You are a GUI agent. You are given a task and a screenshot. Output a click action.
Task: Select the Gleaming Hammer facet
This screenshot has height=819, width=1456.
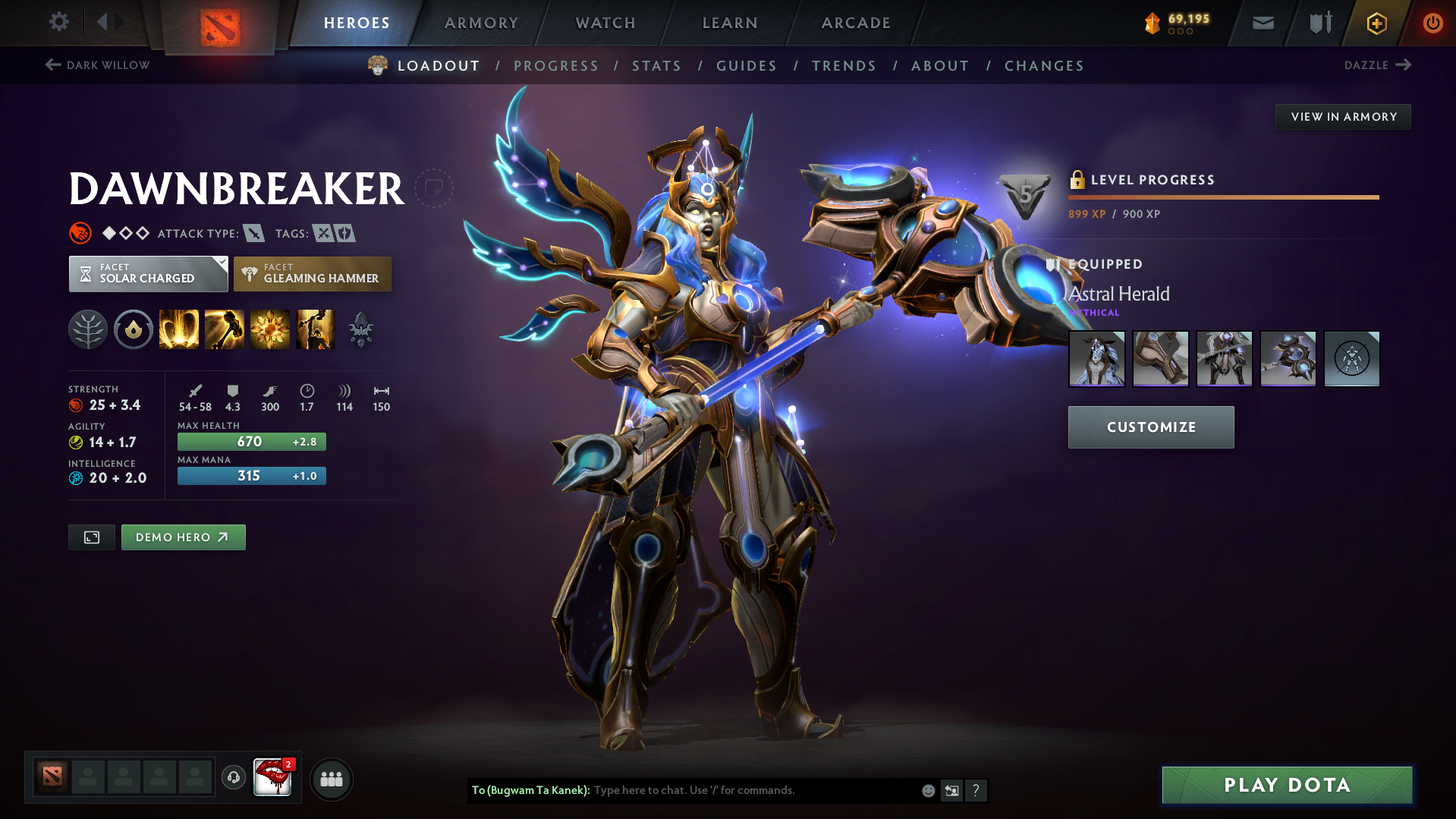pyautogui.click(x=313, y=274)
